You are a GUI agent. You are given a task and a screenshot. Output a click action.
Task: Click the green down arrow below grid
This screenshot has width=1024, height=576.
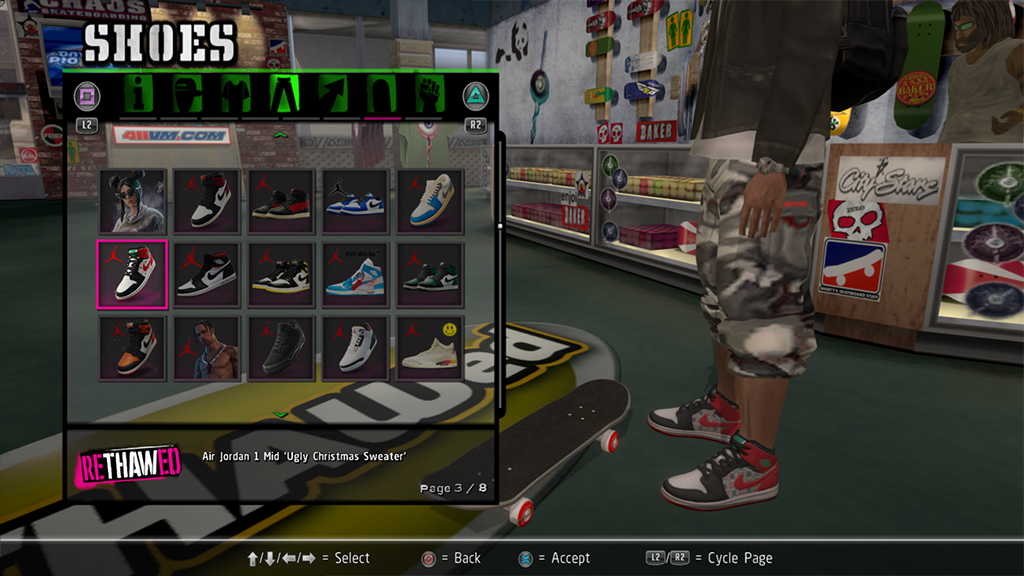pyautogui.click(x=281, y=414)
